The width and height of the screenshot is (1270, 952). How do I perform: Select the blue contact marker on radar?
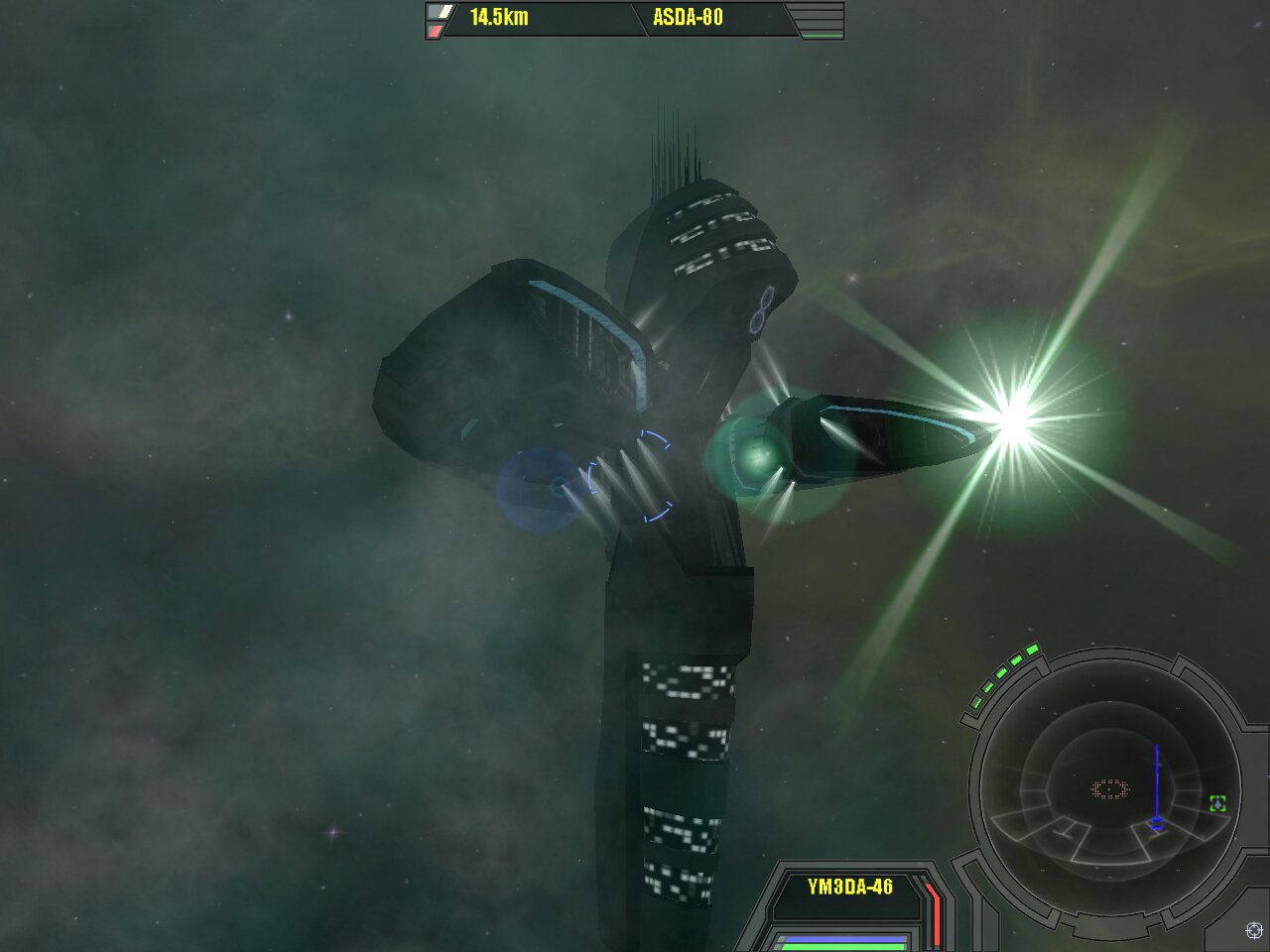point(1157,823)
